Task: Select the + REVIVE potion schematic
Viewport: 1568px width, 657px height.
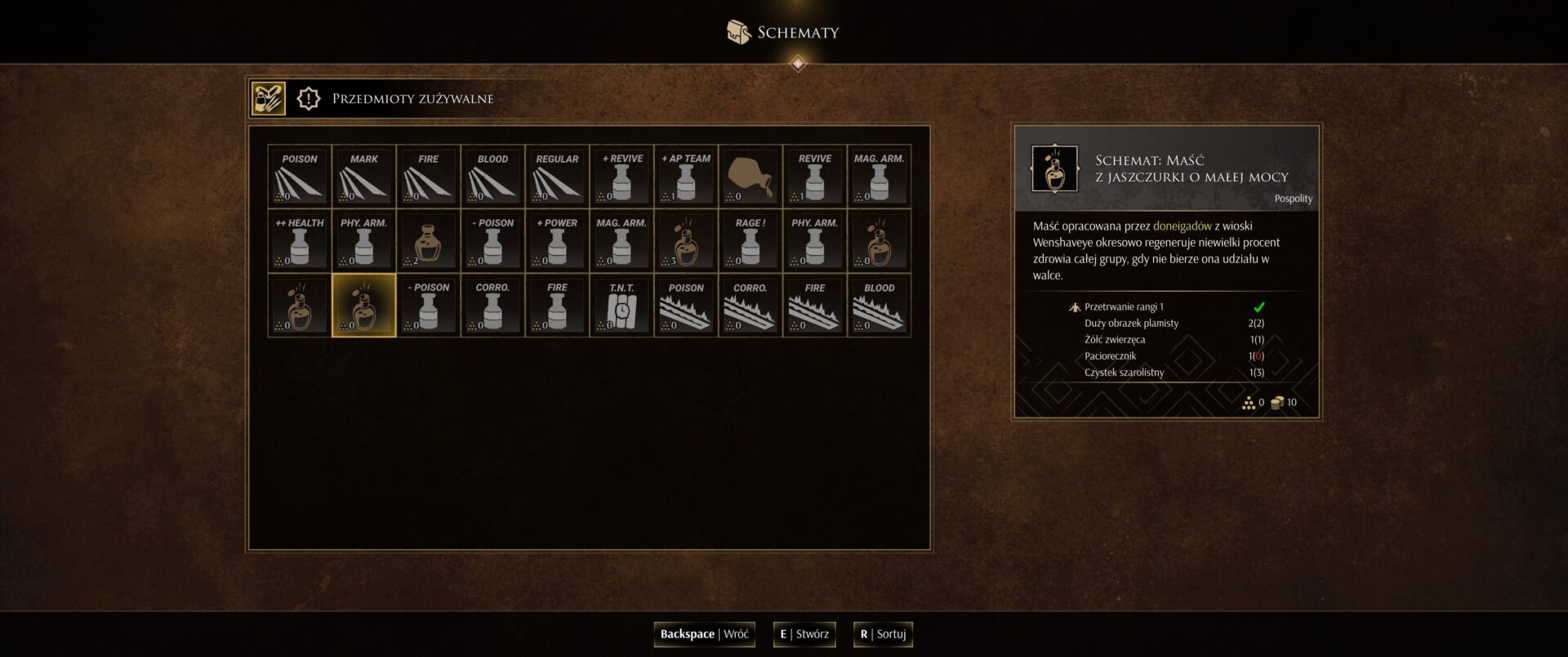Action: pyautogui.click(x=621, y=177)
